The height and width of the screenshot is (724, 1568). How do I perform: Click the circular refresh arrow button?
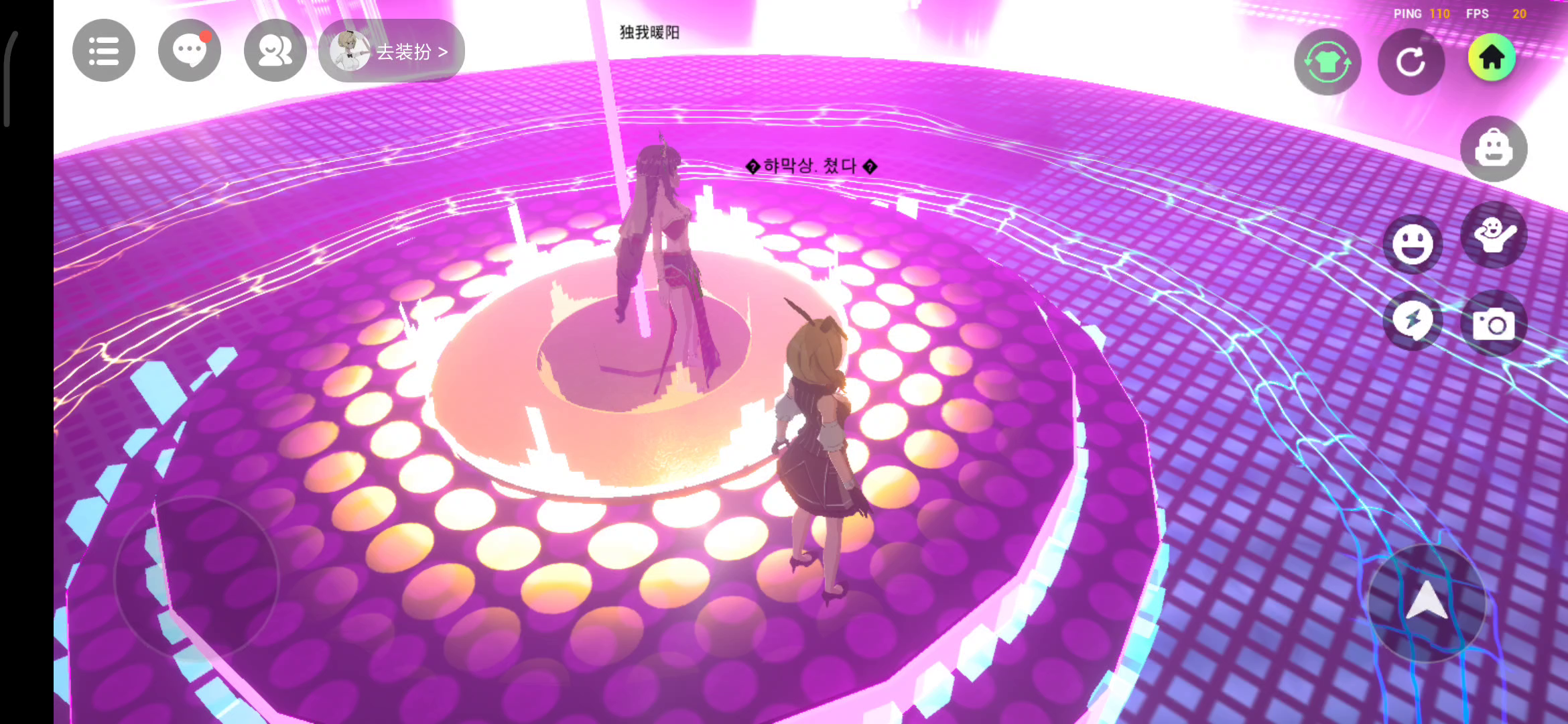[1411, 62]
